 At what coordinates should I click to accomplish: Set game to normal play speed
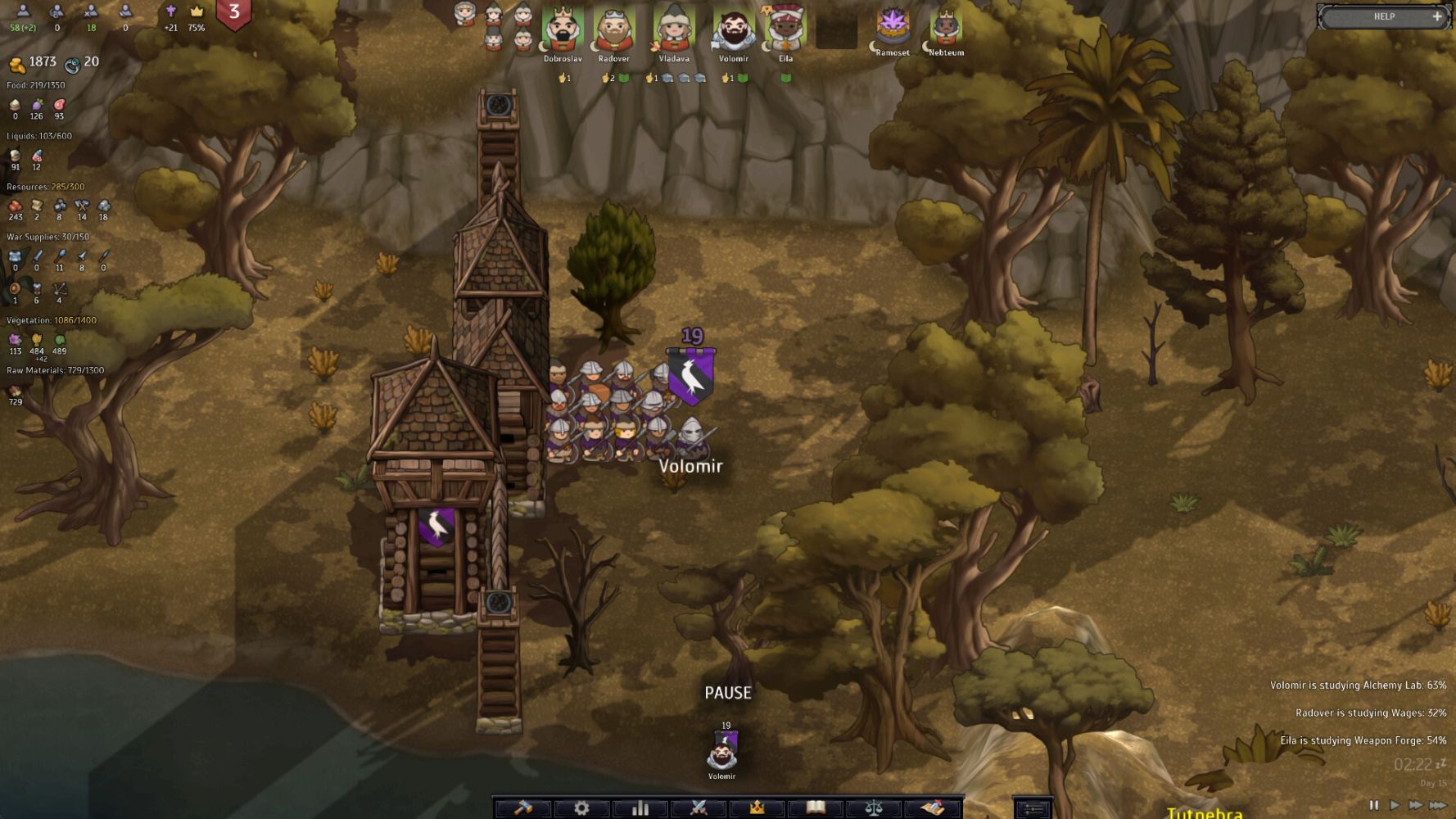[1394, 805]
